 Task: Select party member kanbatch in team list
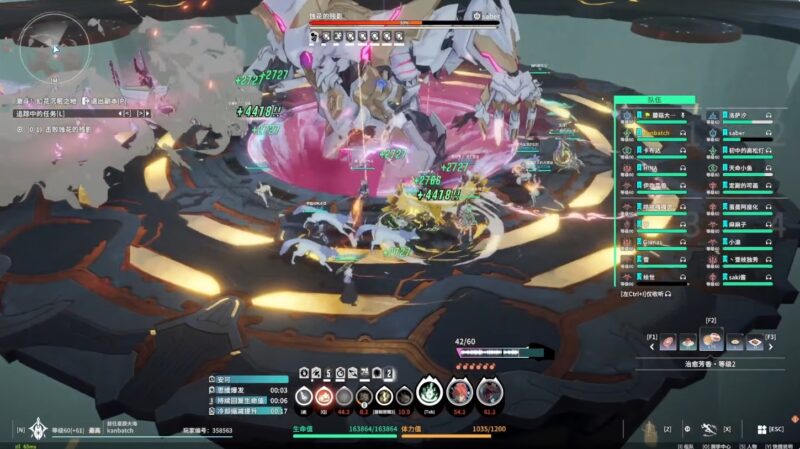point(655,132)
